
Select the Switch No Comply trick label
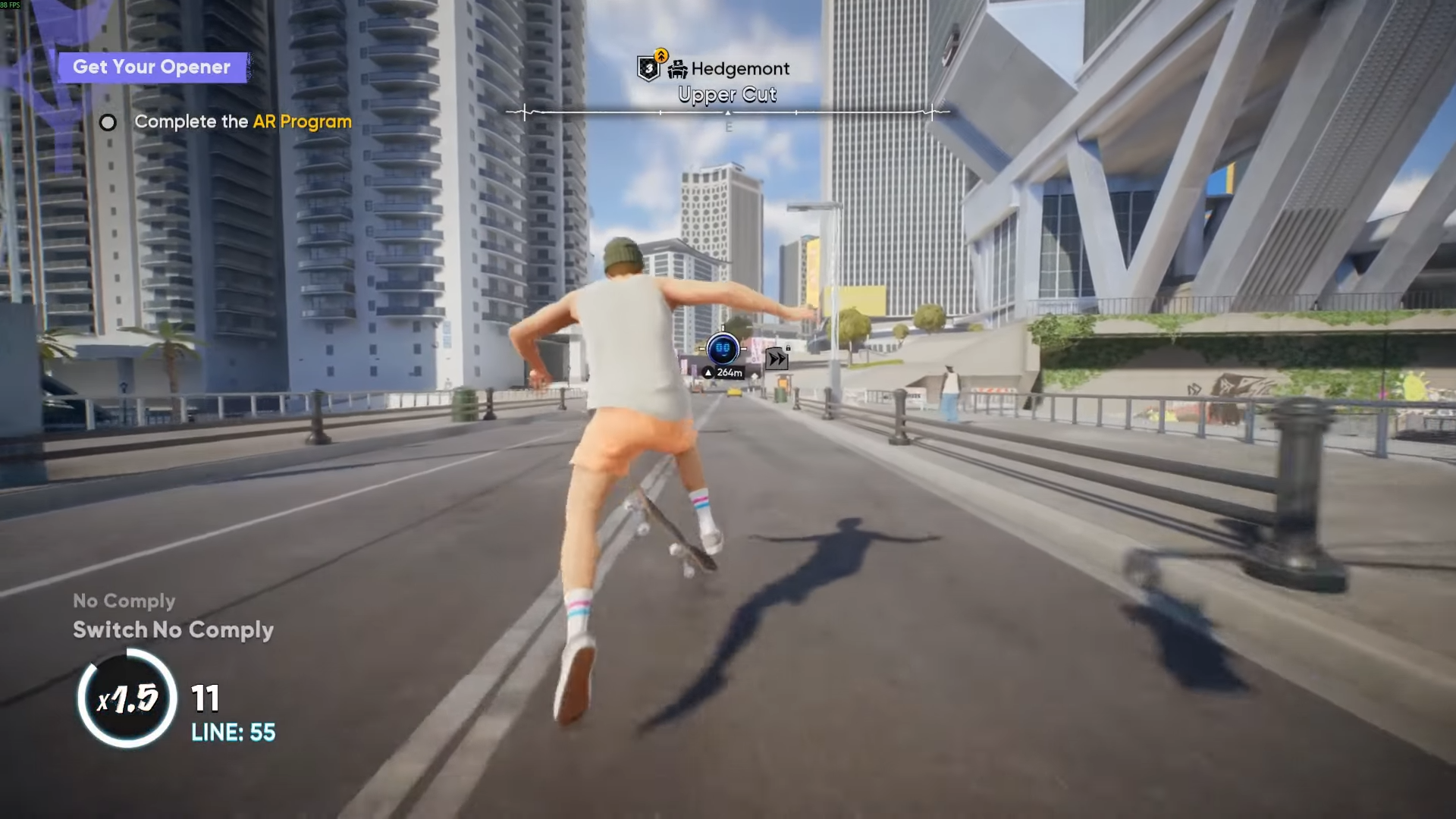click(x=173, y=630)
